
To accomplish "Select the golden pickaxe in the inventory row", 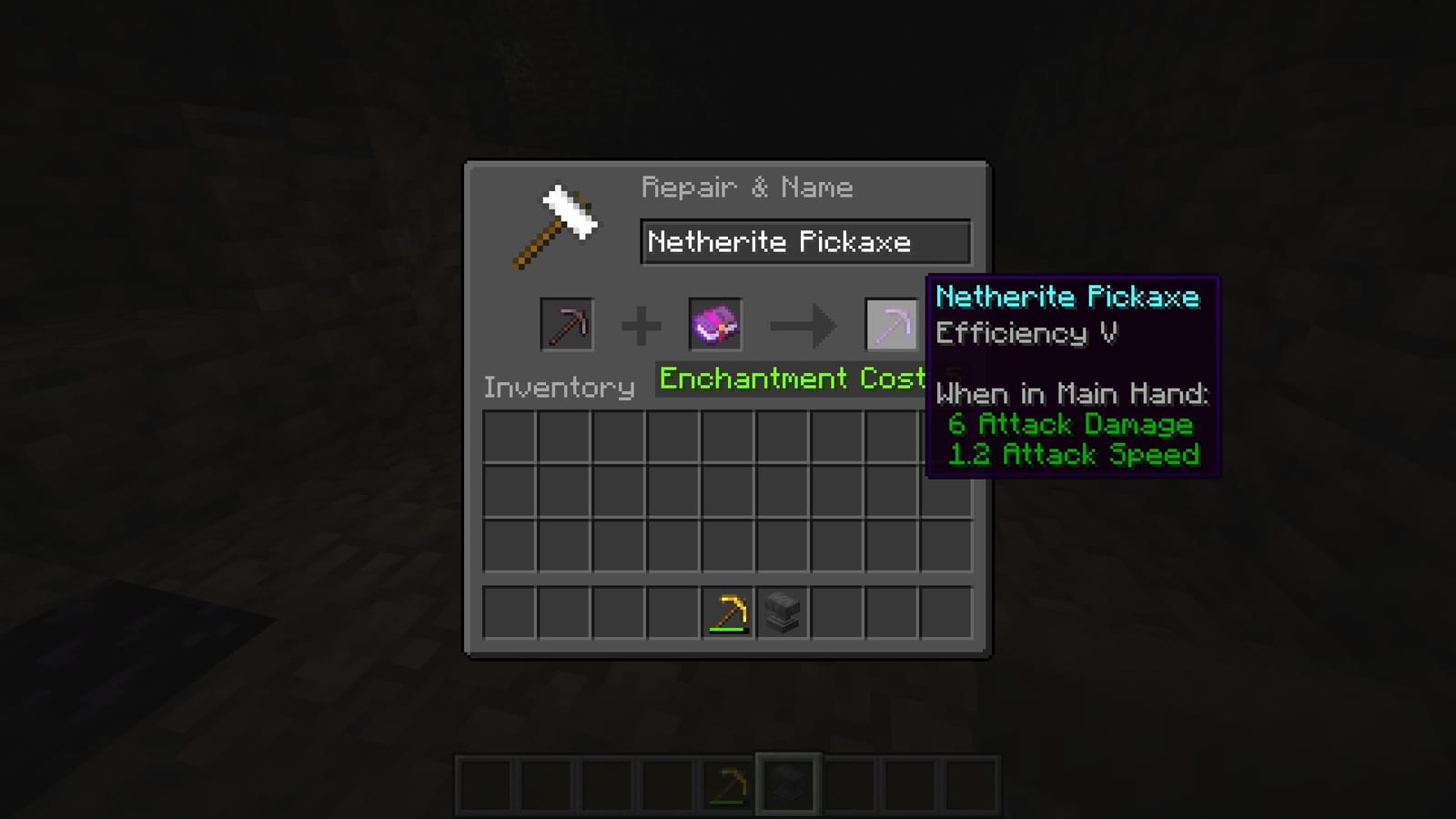I will (x=727, y=611).
